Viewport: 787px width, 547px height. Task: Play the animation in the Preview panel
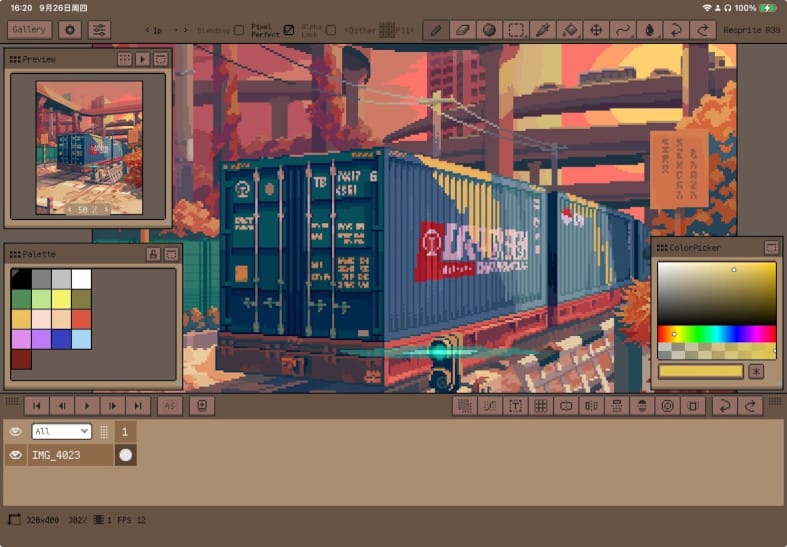tap(142, 59)
